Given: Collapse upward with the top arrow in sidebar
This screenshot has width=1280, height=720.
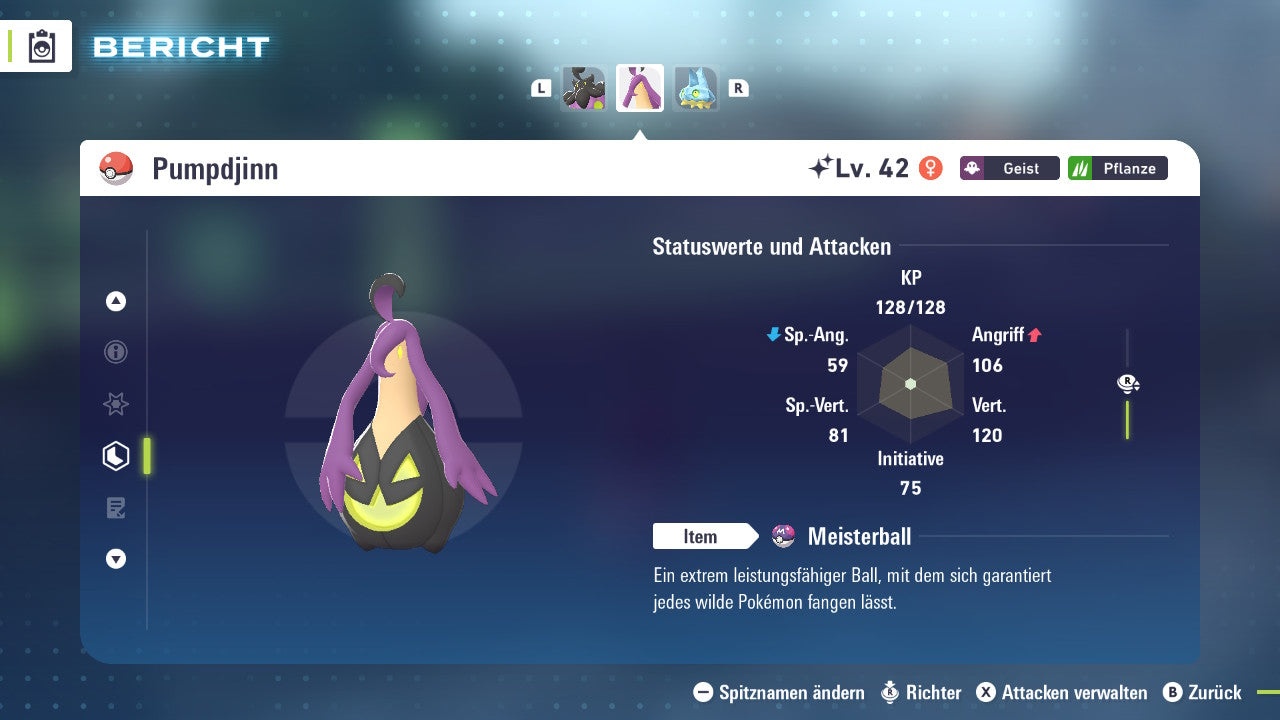Looking at the screenshot, I should click(115, 301).
